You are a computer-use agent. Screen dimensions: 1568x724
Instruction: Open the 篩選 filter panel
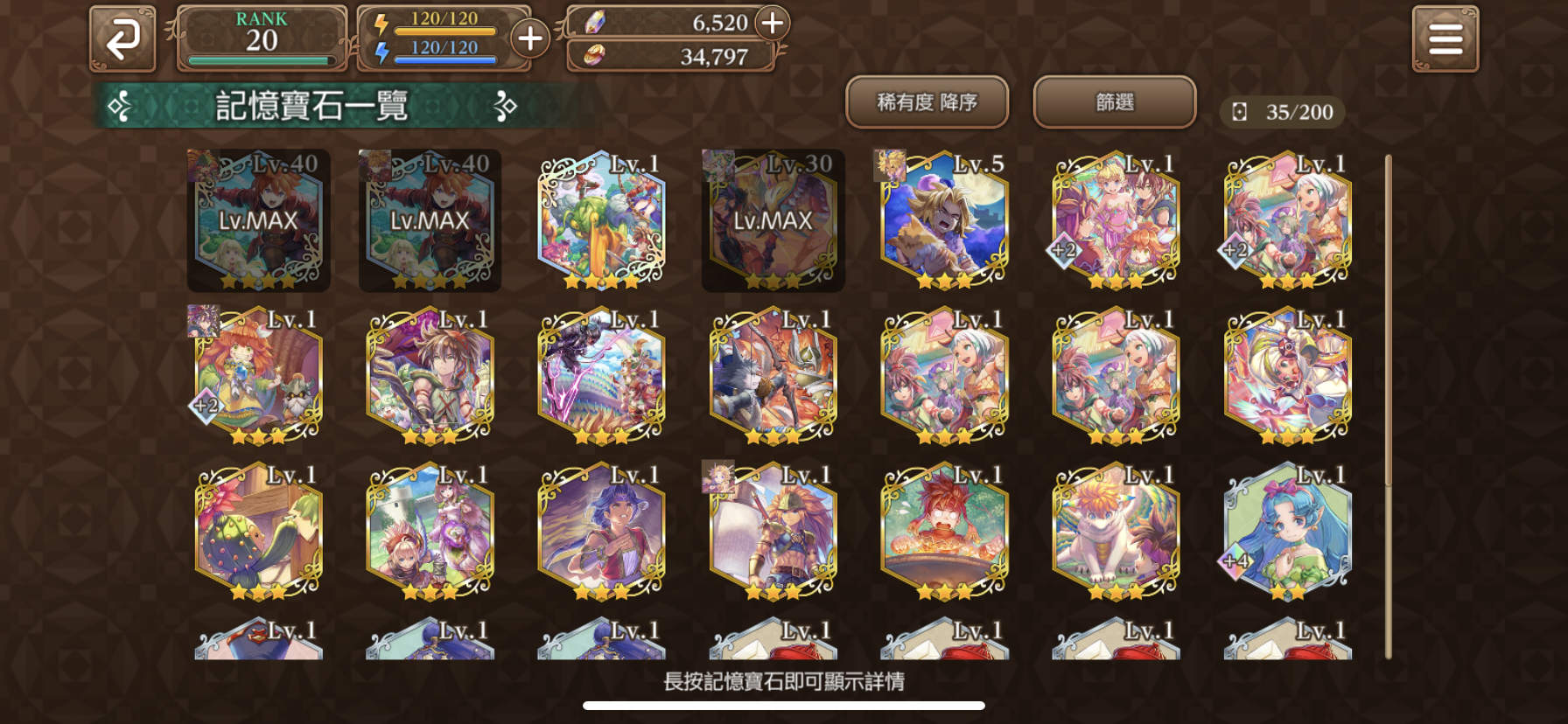pyautogui.click(x=1115, y=102)
